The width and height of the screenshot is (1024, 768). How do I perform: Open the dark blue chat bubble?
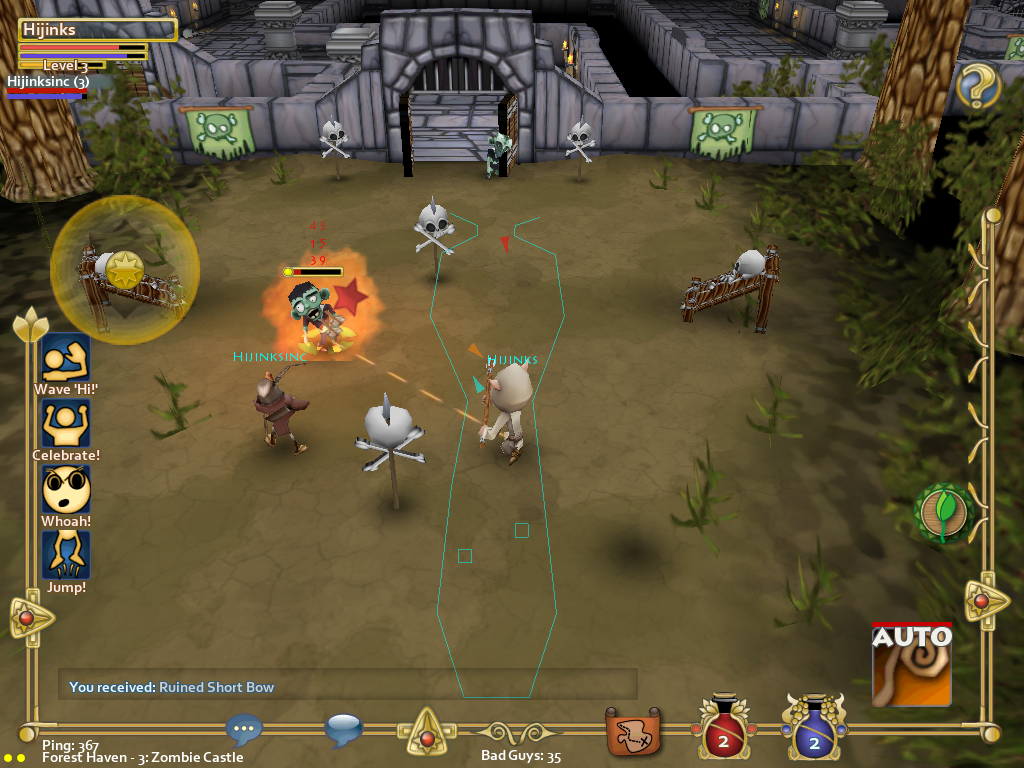click(244, 730)
